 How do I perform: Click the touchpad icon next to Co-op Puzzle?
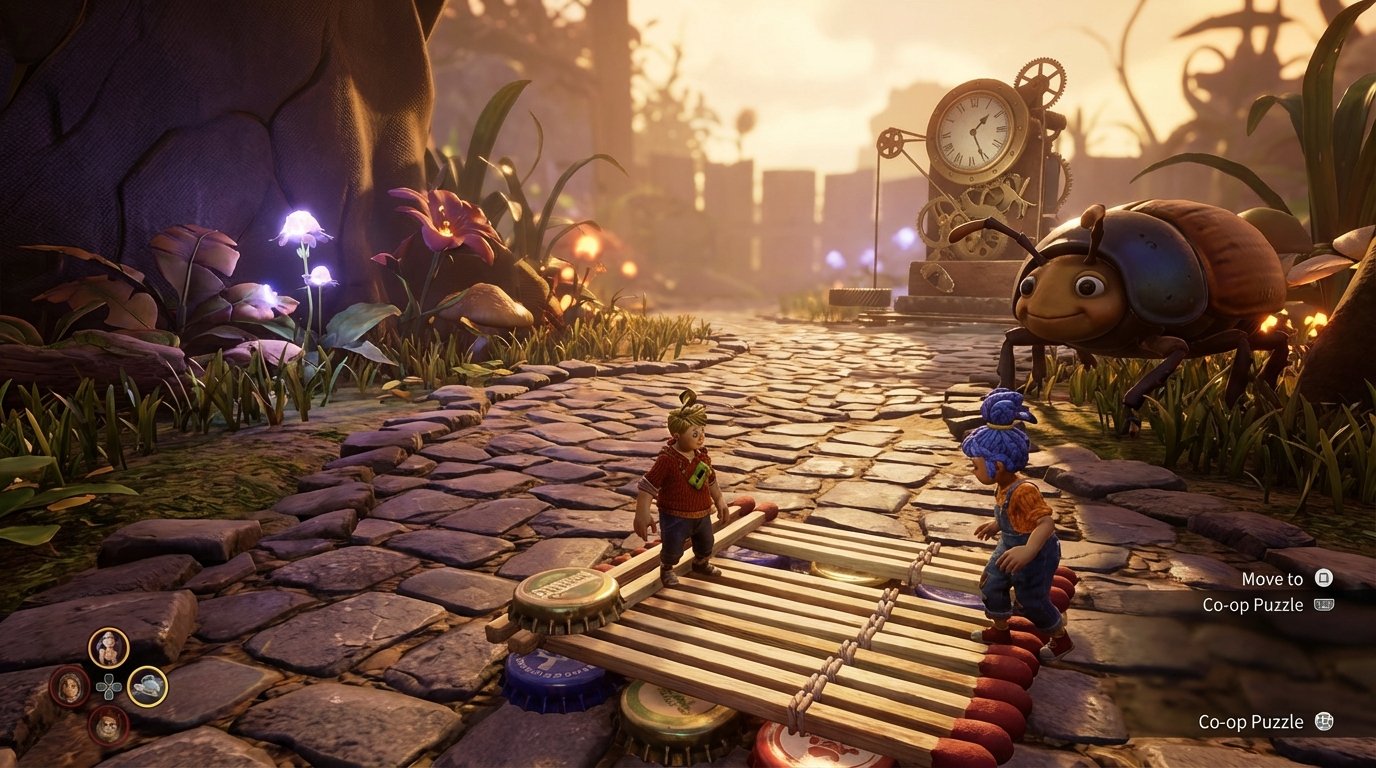(x=1324, y=605)
